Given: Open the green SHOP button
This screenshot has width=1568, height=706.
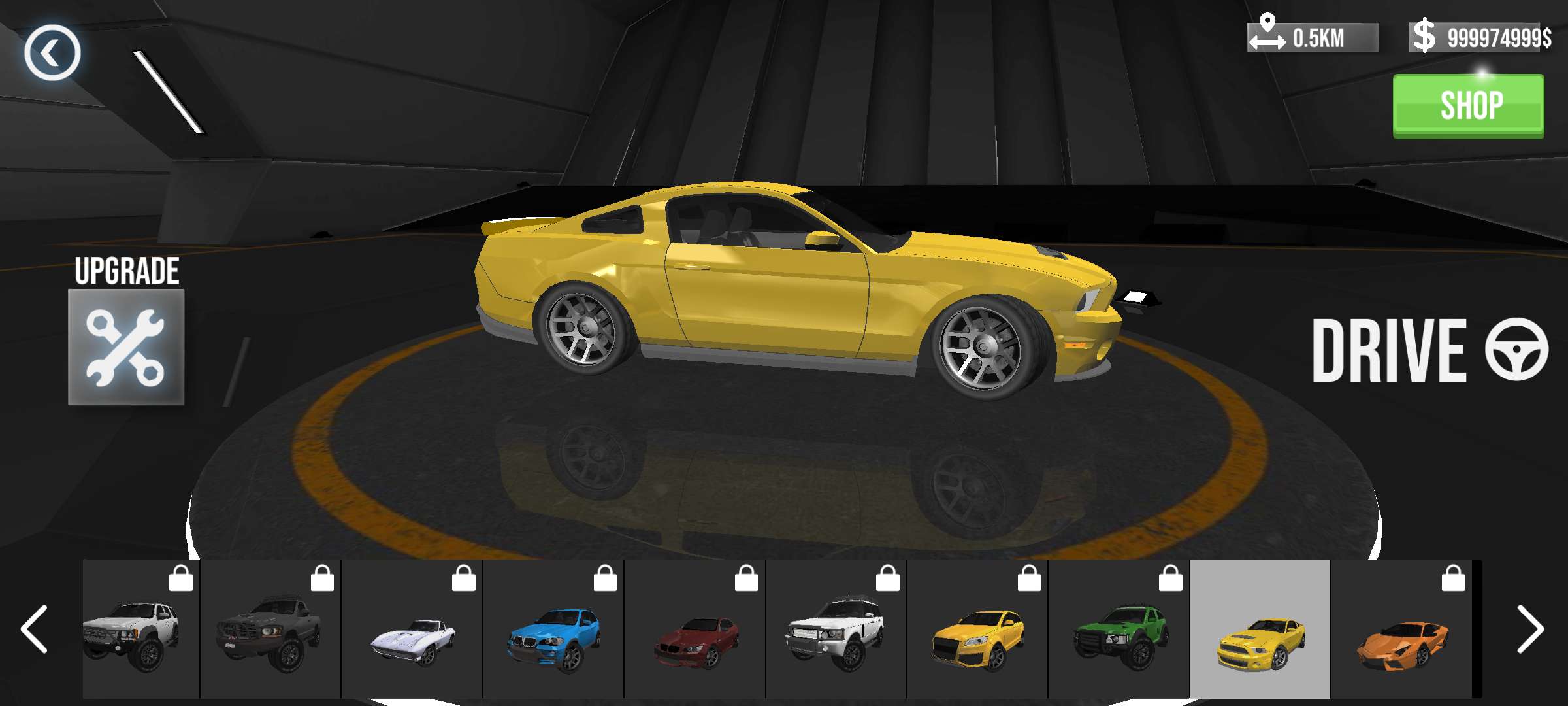Looking at the screenshot, I should click(1468, 106).
